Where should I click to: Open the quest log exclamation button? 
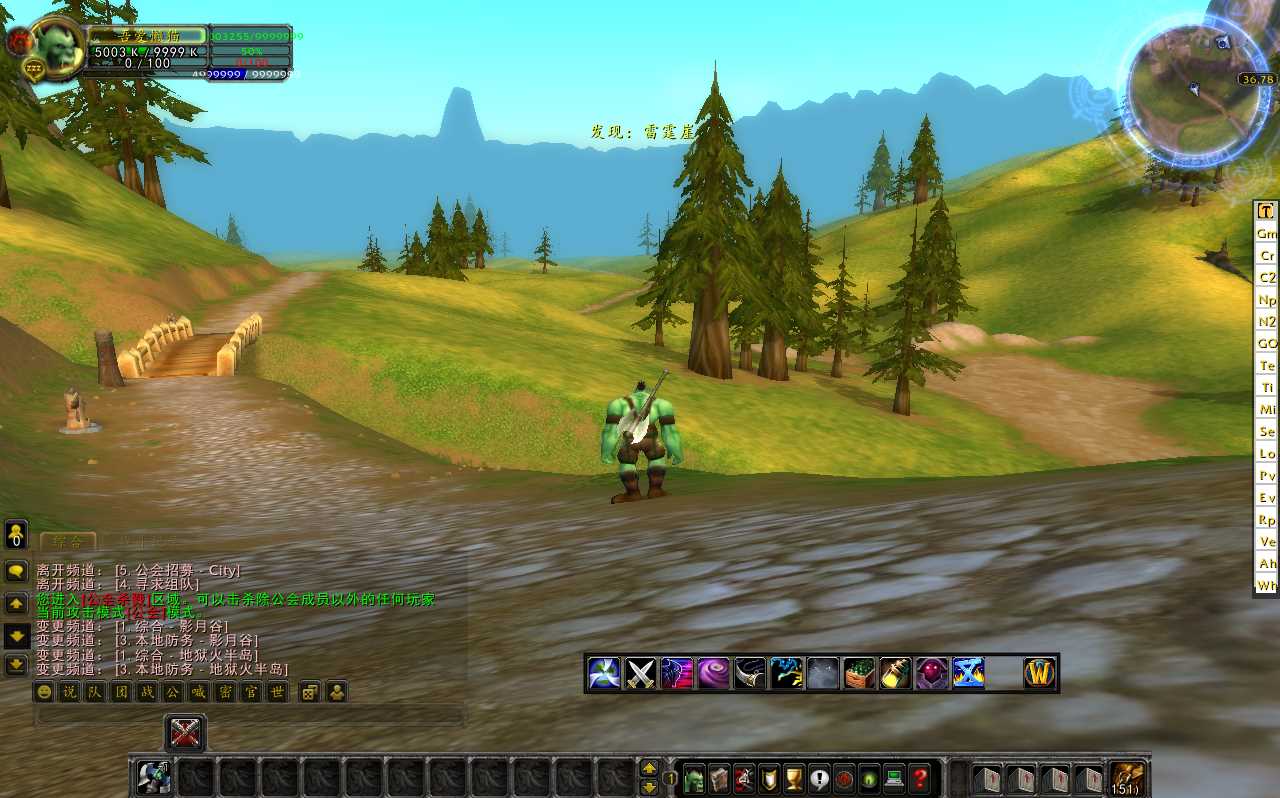[x=820, y=778]
